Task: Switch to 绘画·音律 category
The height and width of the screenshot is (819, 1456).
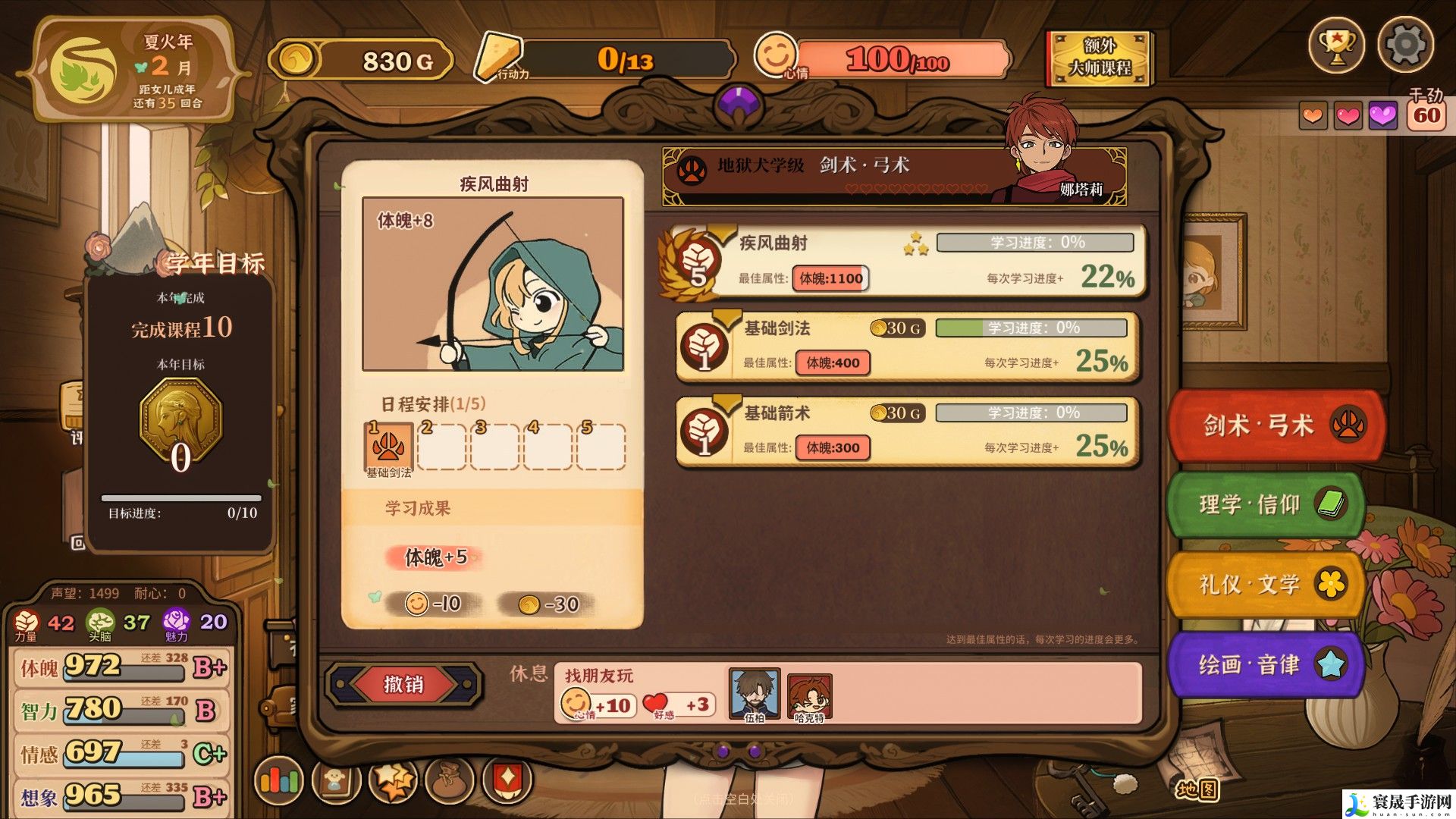Action: [x=1264, y=665]
